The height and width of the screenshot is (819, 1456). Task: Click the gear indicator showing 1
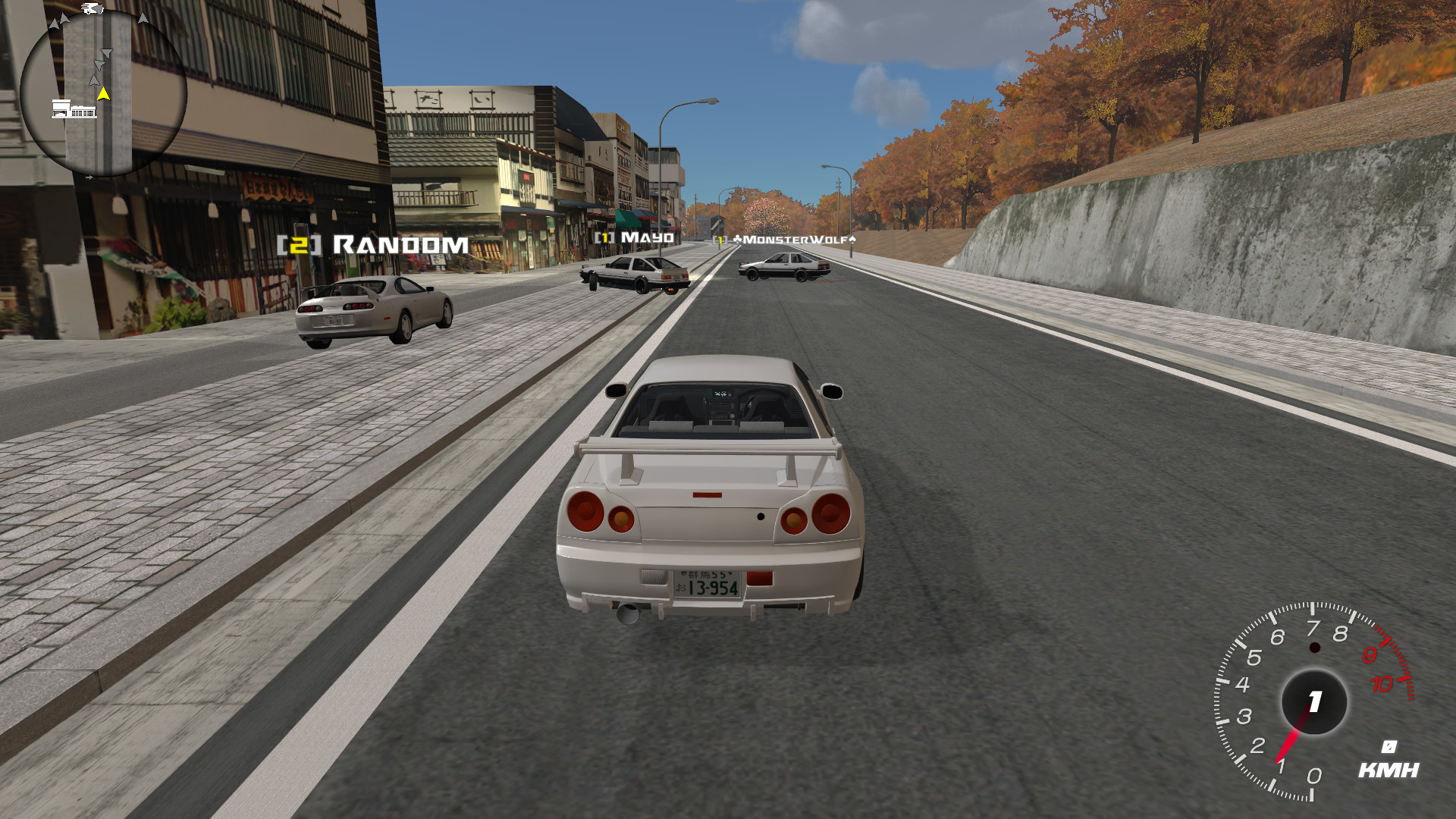pos(1314,701)
